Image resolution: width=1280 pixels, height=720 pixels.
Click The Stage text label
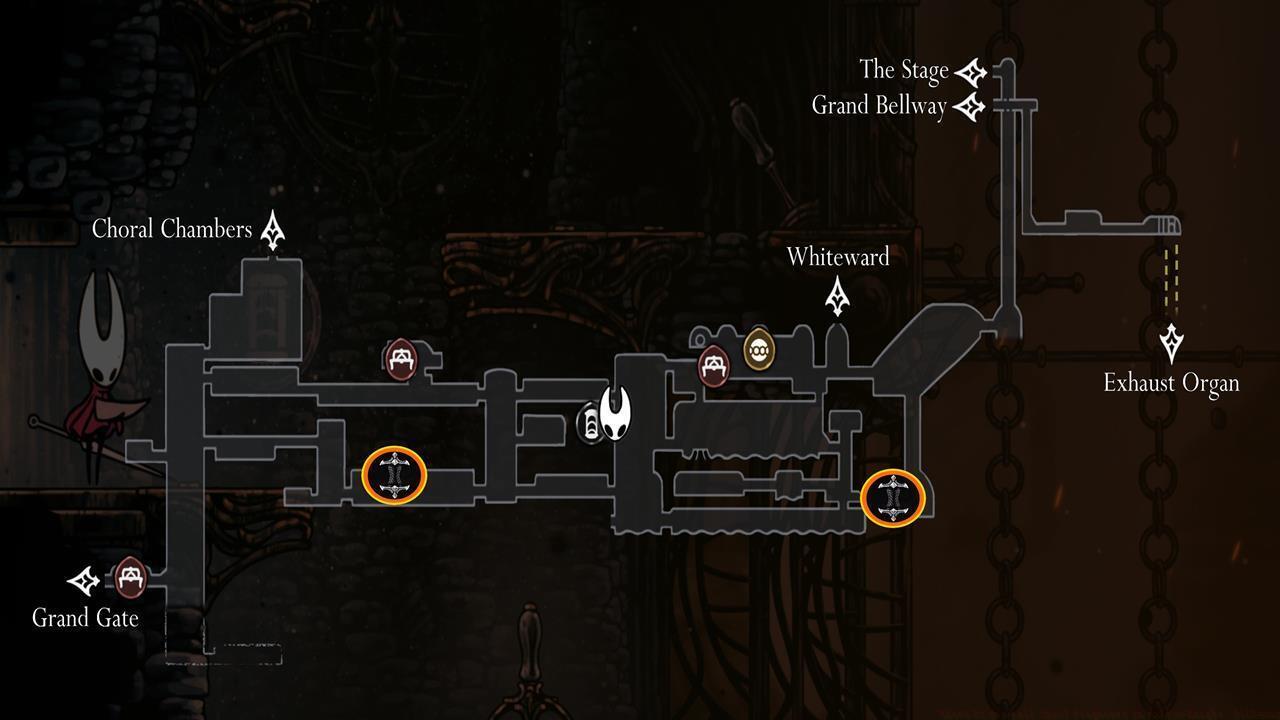click(x=903, y=70)
